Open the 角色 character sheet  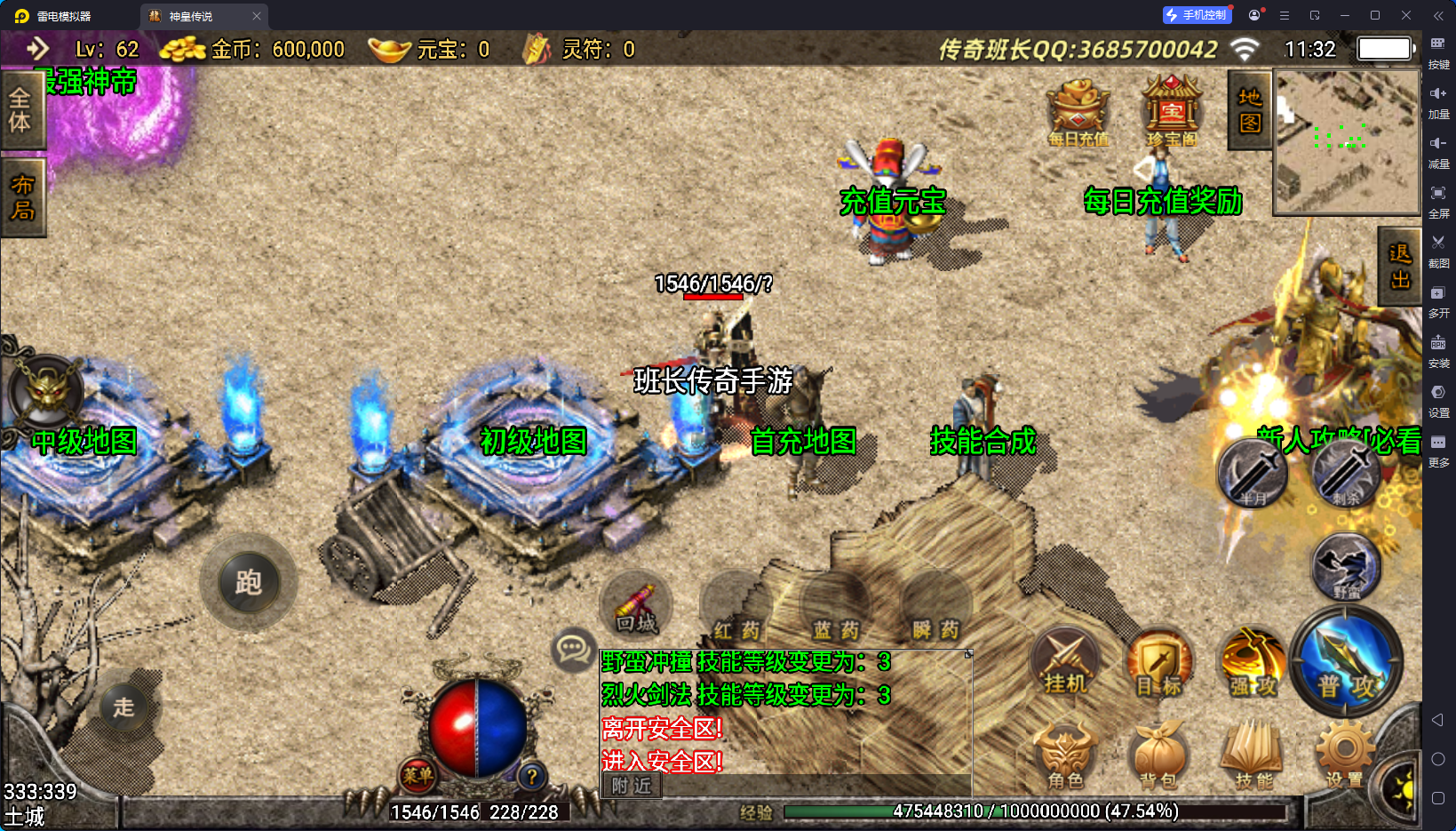coord(1065,757)
